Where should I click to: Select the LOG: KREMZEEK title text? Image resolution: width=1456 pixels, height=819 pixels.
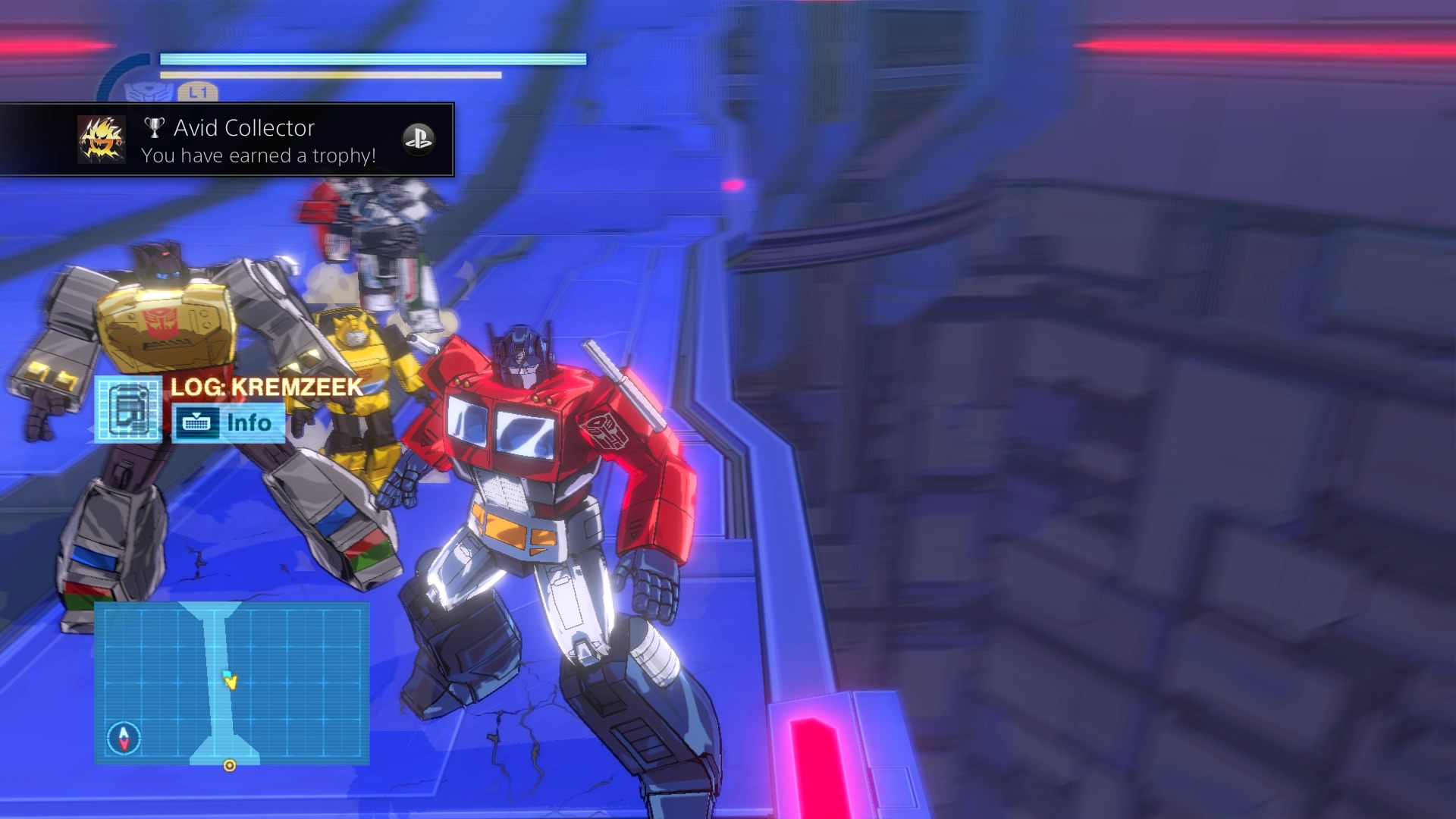(264, 388)
